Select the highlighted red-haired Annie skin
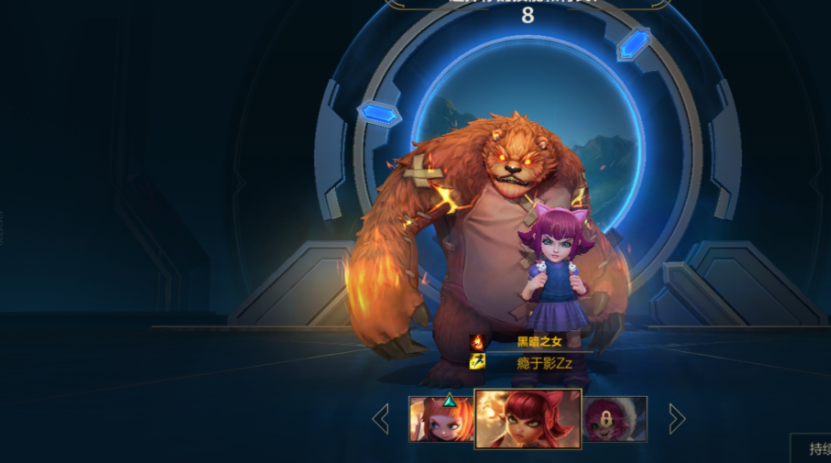Viewport: 831px width, 463px height. click(x=528, y=417)
